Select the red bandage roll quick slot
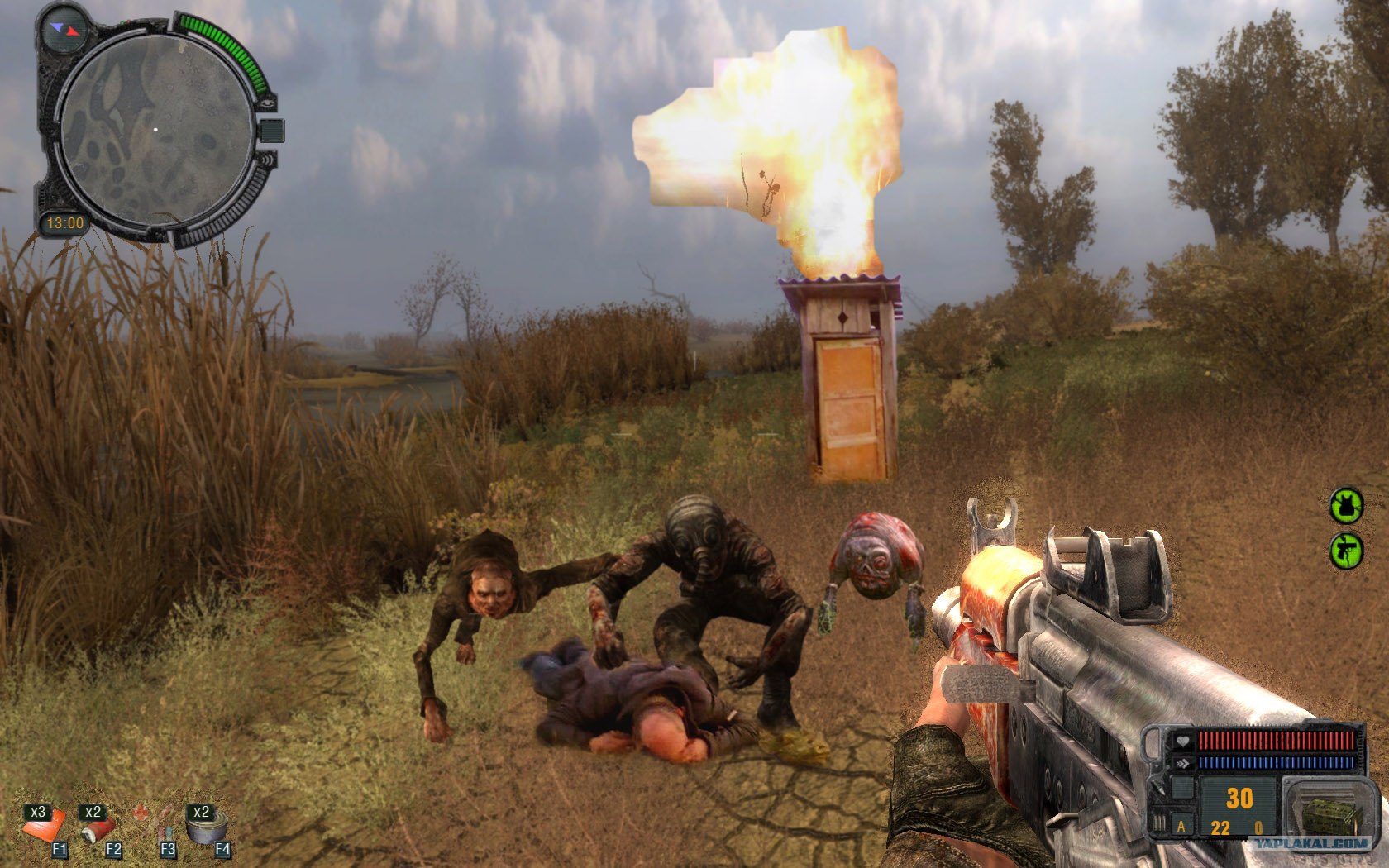The width and height of the screenshot is (1389, 868). (x=98, y=829)
